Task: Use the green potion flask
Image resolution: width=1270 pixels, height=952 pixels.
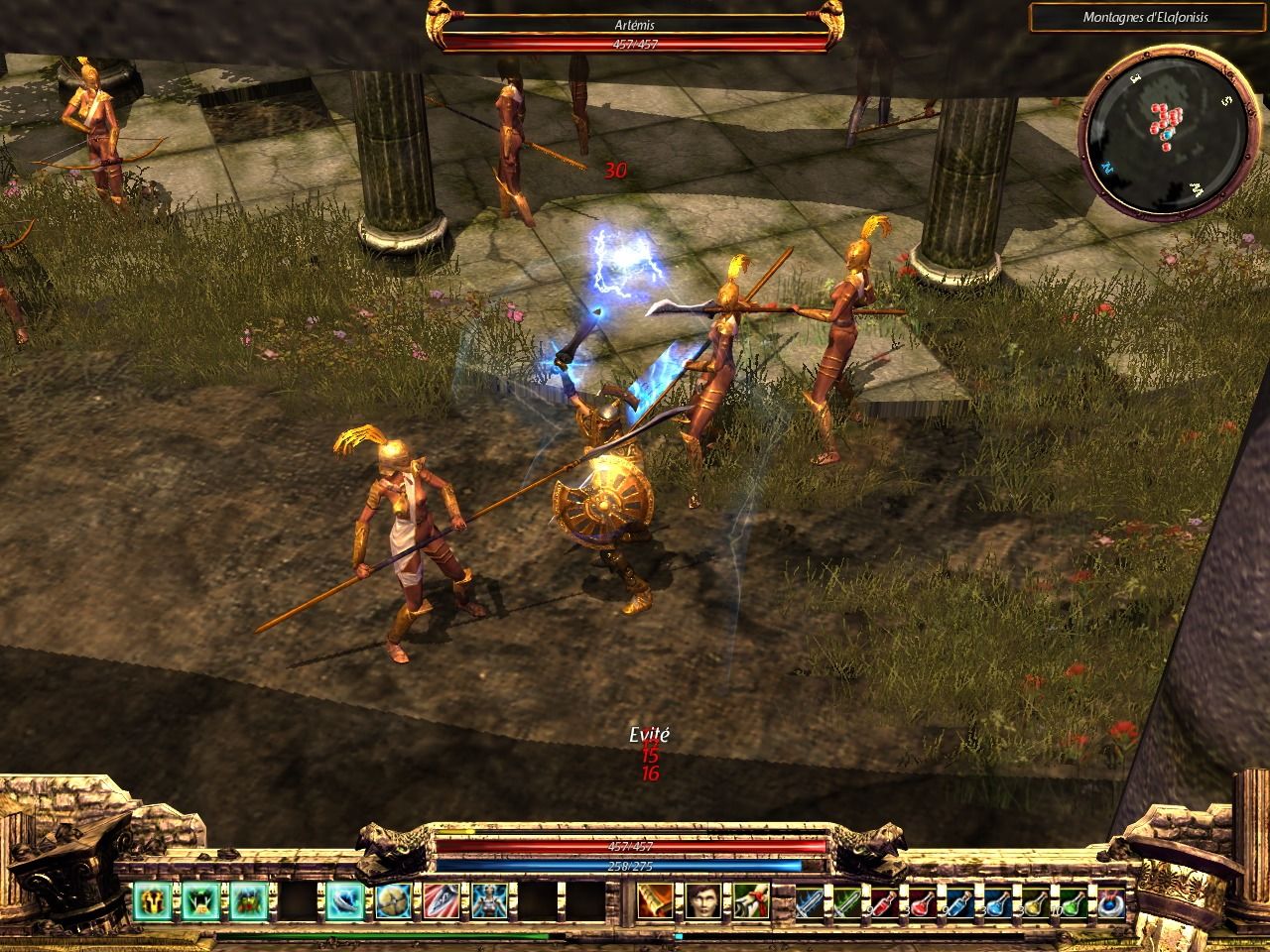Action: [x=1075, y=900]
